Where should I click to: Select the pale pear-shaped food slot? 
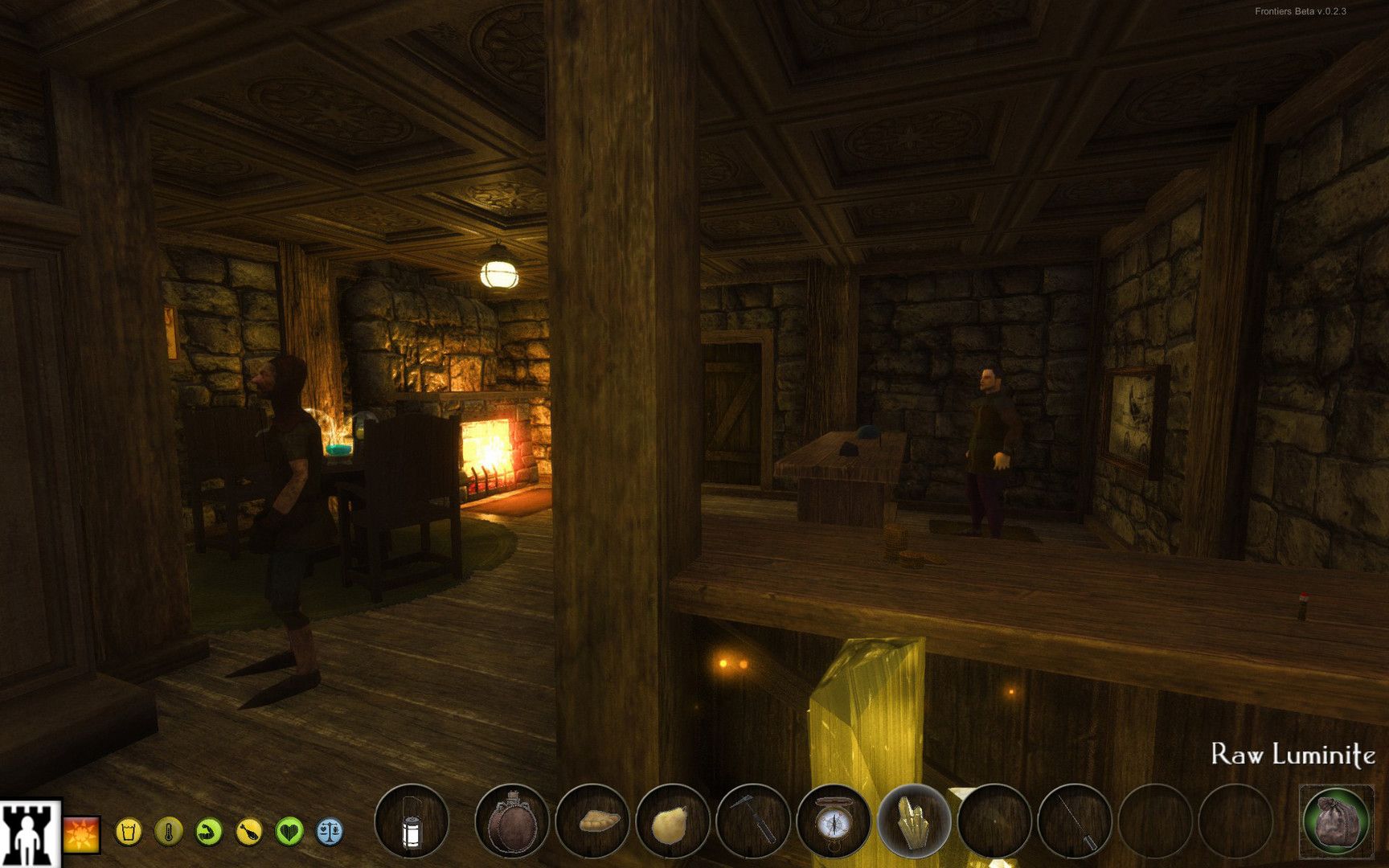click(x=673, y=822)
